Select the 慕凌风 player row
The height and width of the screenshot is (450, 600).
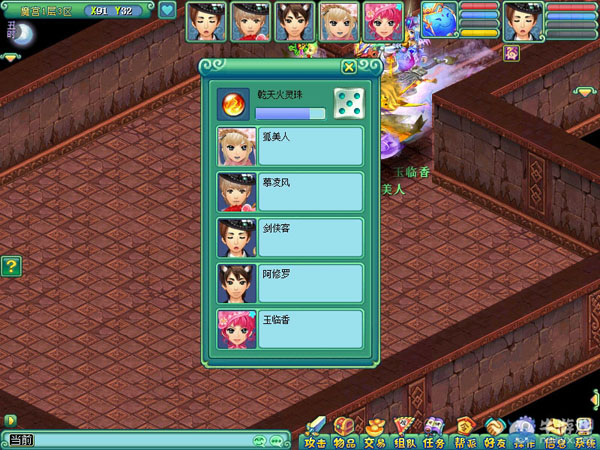pyautogui.click(x=290, y=192)
